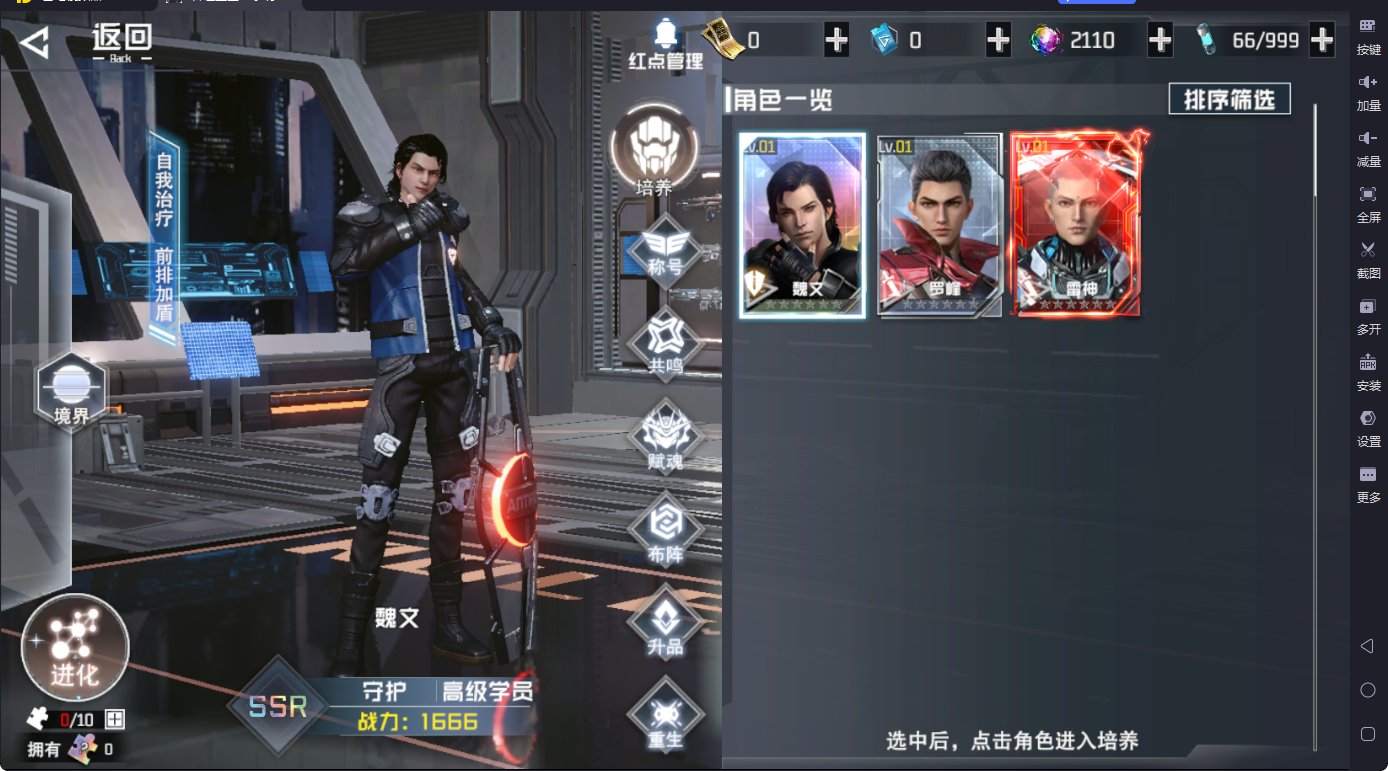Select the 升品 (Upgrade Quality) icon
1388x771 pixels.
(x=665, y=620)
